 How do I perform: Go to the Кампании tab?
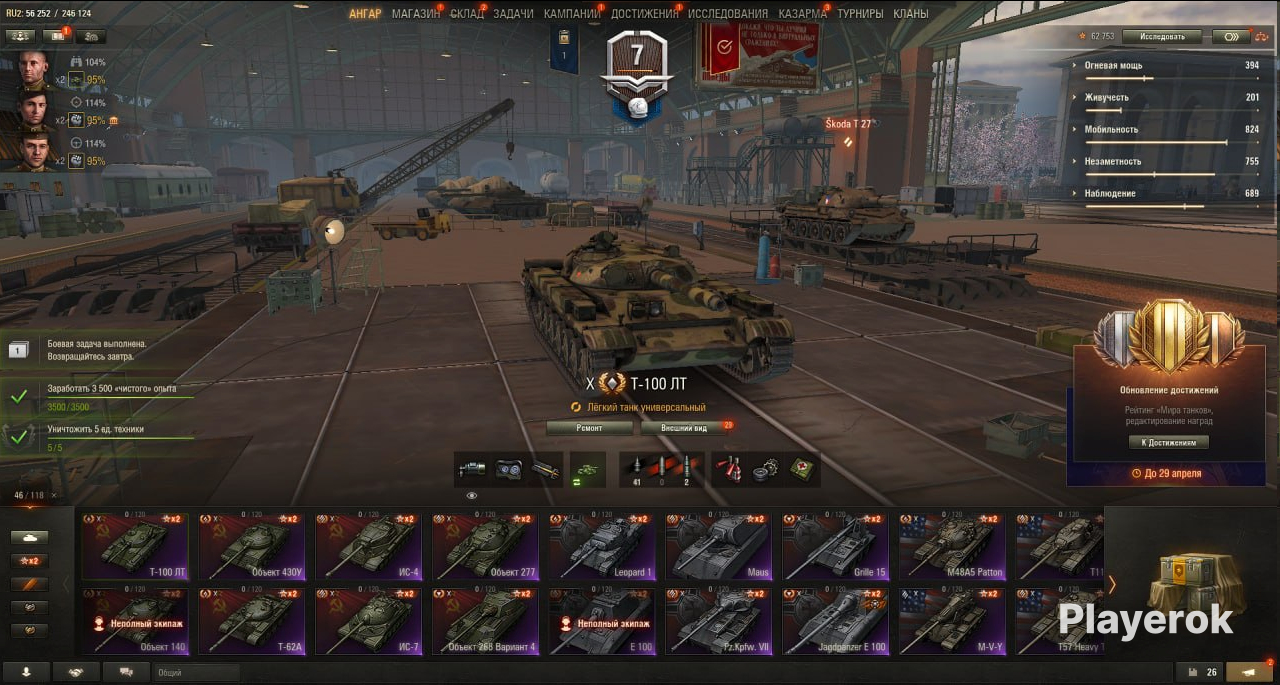coord(571,14)
